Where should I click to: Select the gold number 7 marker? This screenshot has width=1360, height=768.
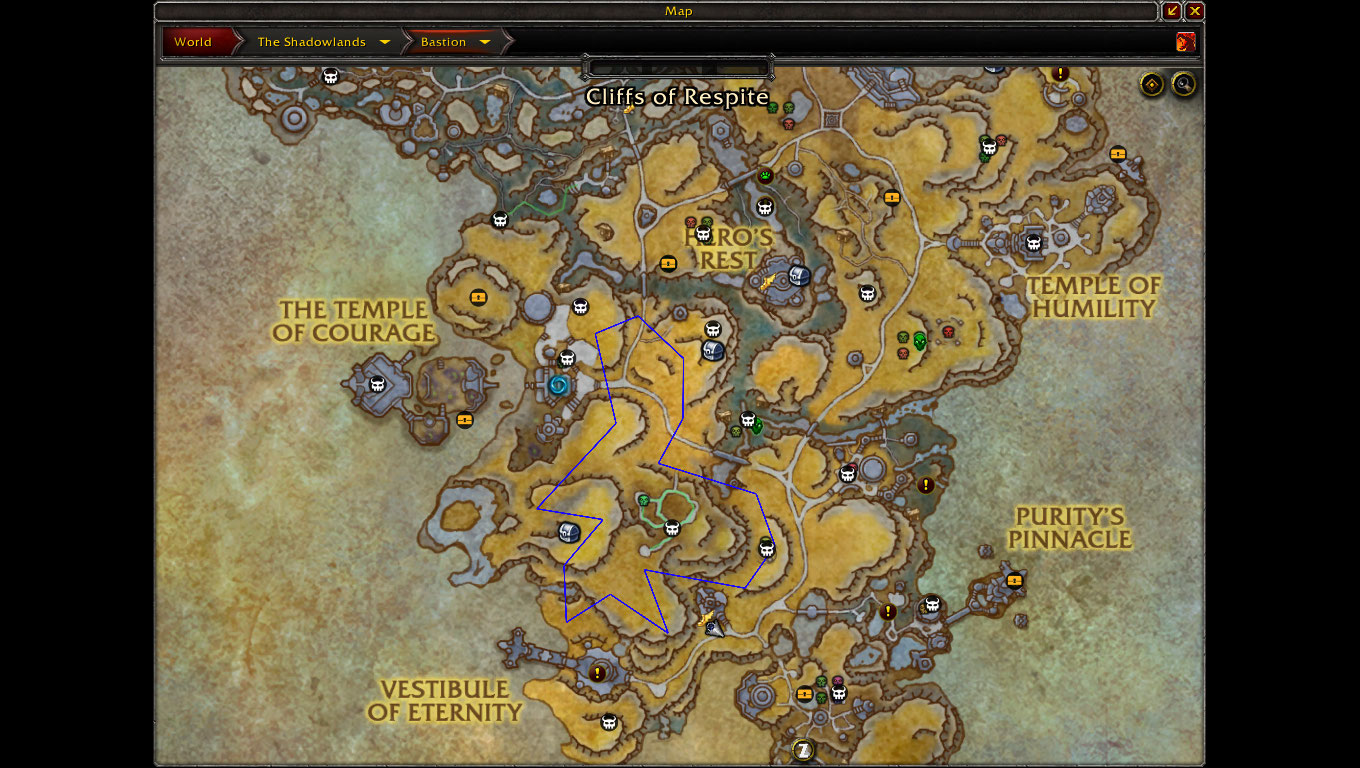tap(802, 750)
